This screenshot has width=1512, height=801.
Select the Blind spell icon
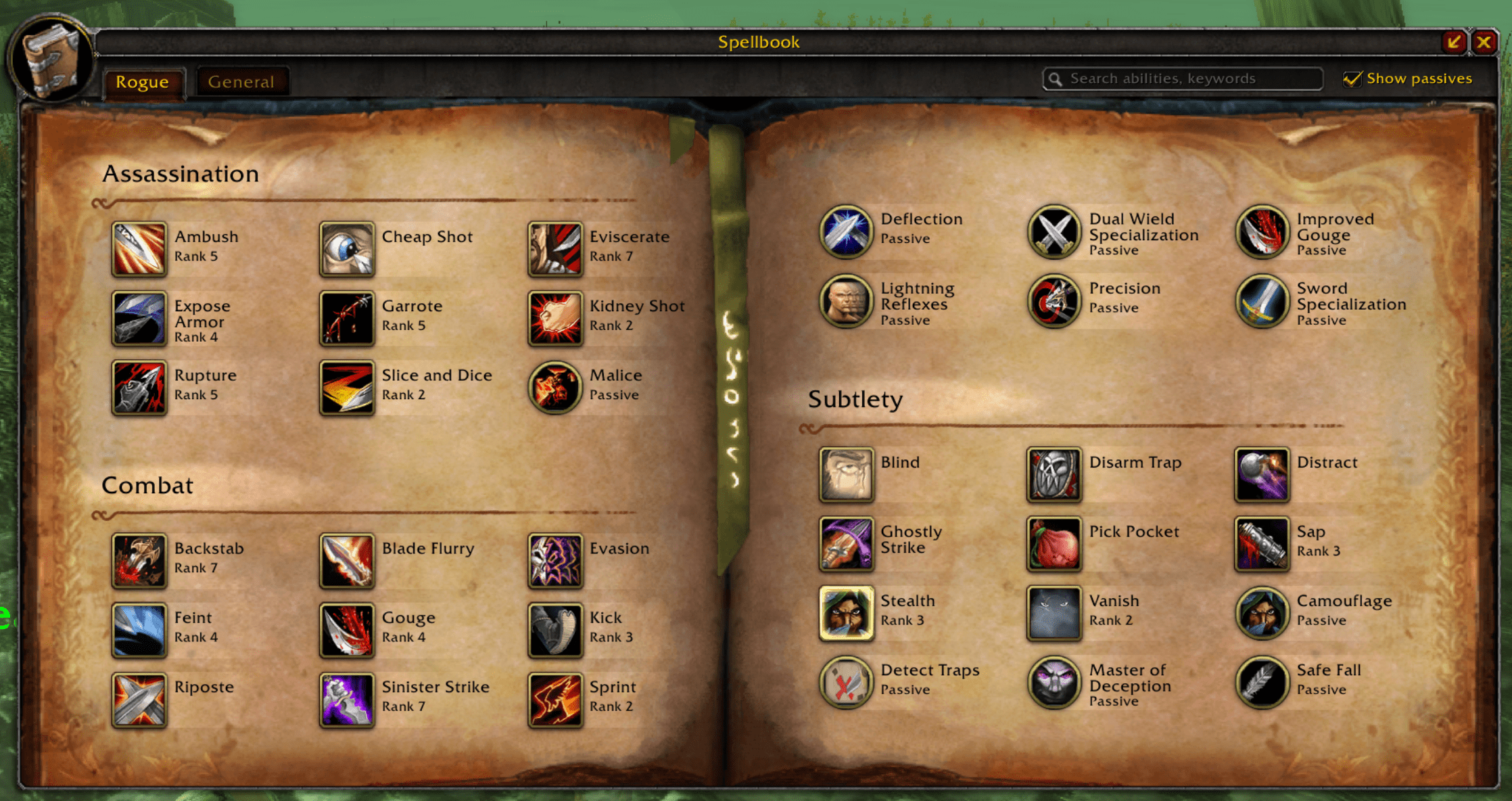tap(847, 474)
